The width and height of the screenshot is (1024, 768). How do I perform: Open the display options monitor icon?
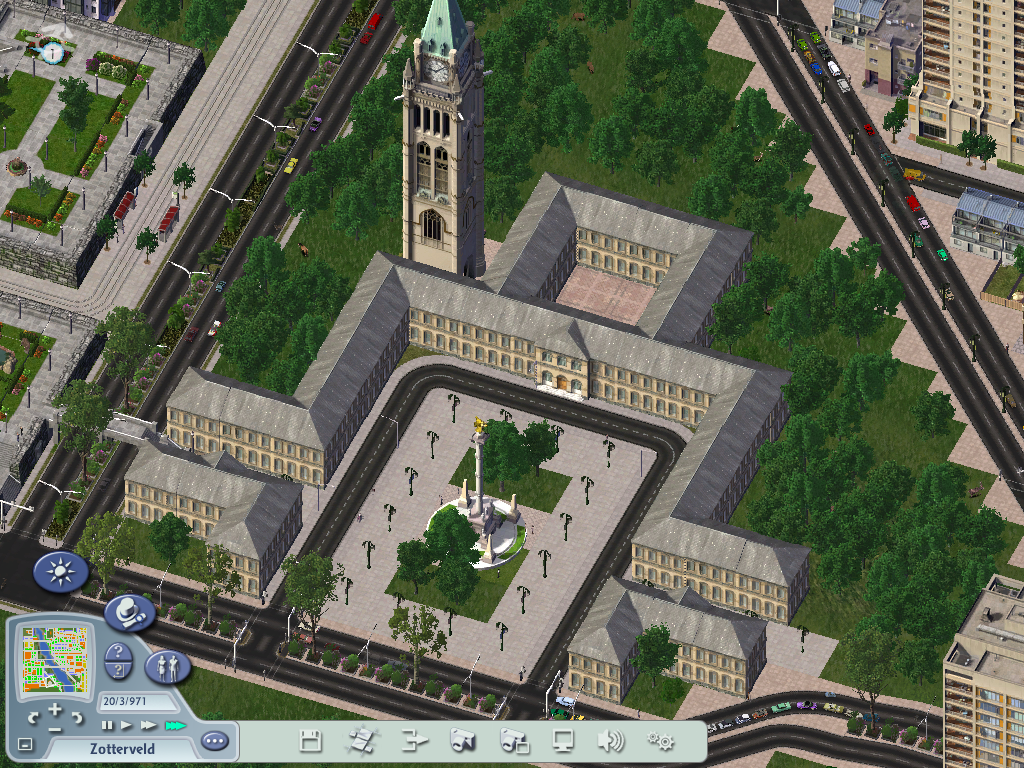[x=563, y=741]
